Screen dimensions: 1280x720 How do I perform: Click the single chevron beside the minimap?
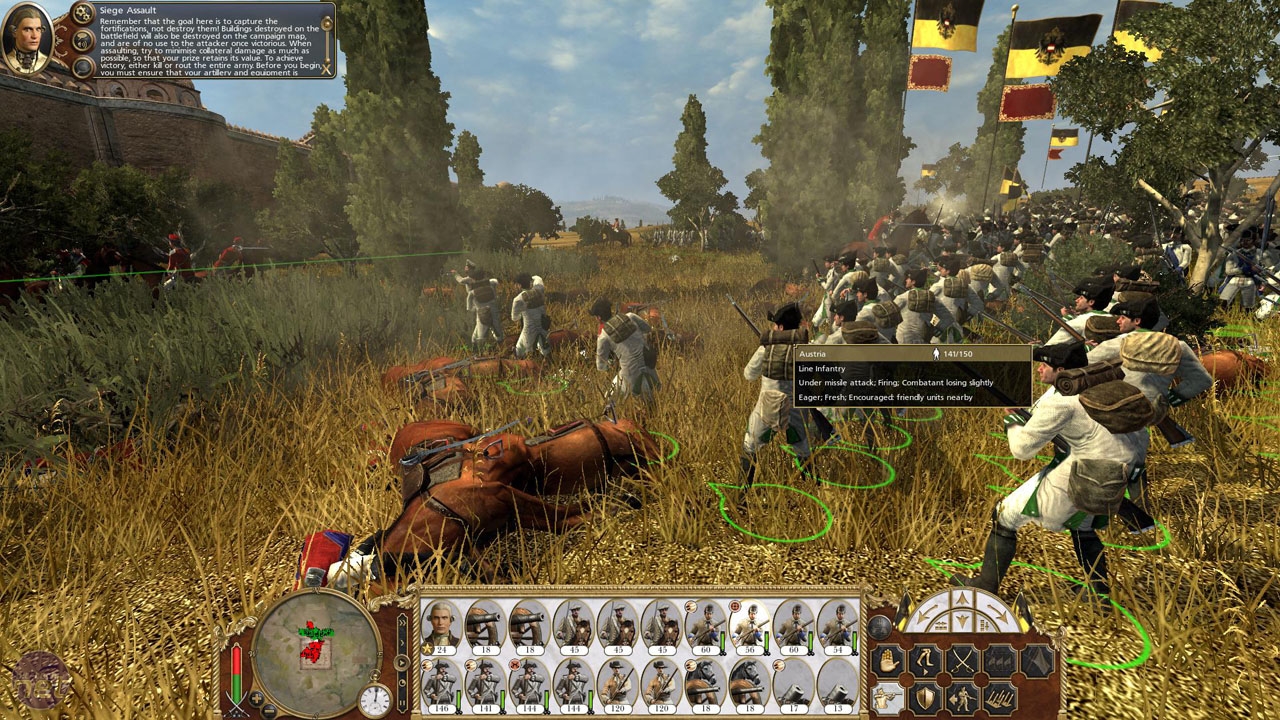tap(402, 643)
